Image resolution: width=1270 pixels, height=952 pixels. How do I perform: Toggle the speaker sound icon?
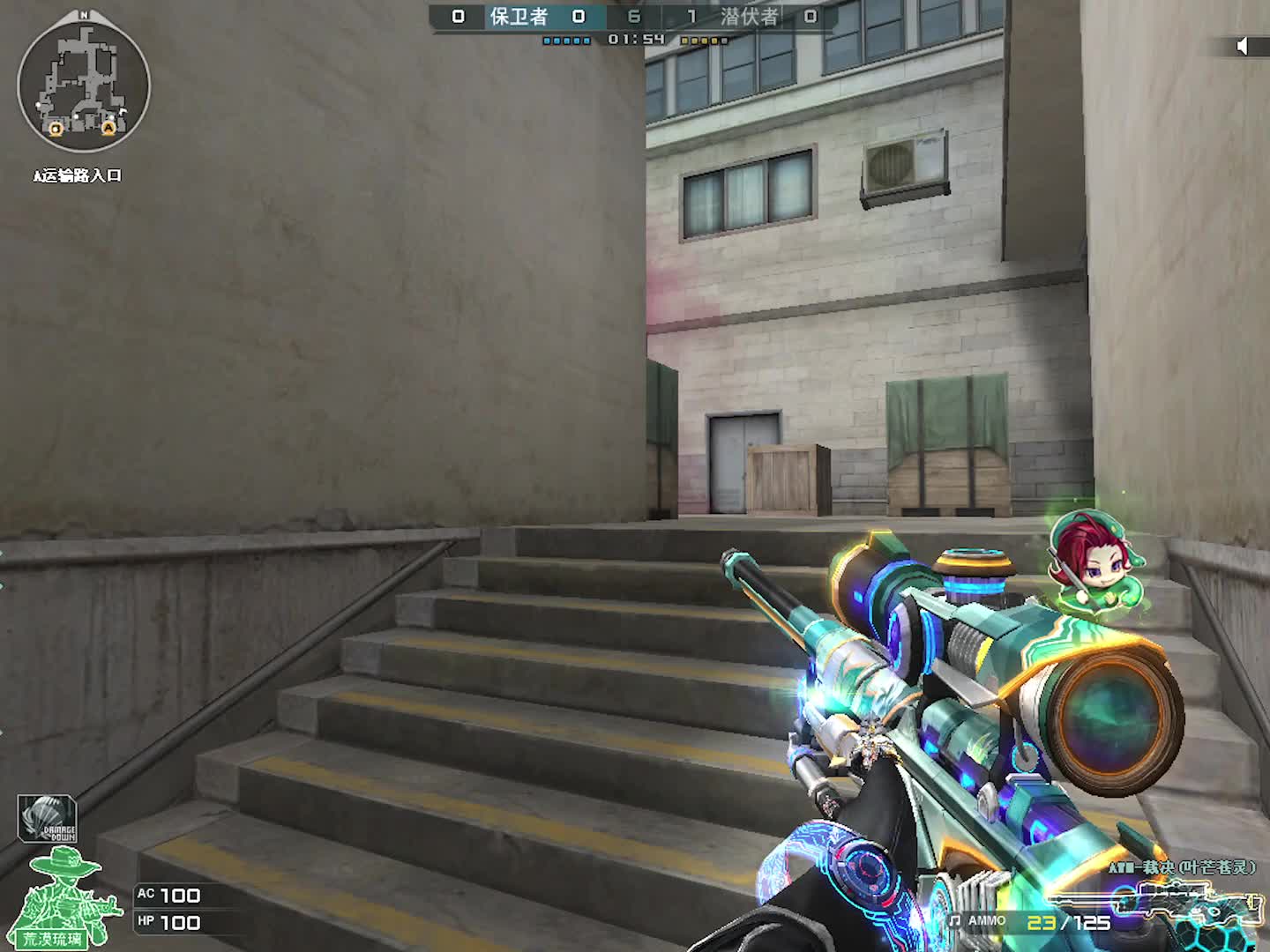[x=1243, y=46]
